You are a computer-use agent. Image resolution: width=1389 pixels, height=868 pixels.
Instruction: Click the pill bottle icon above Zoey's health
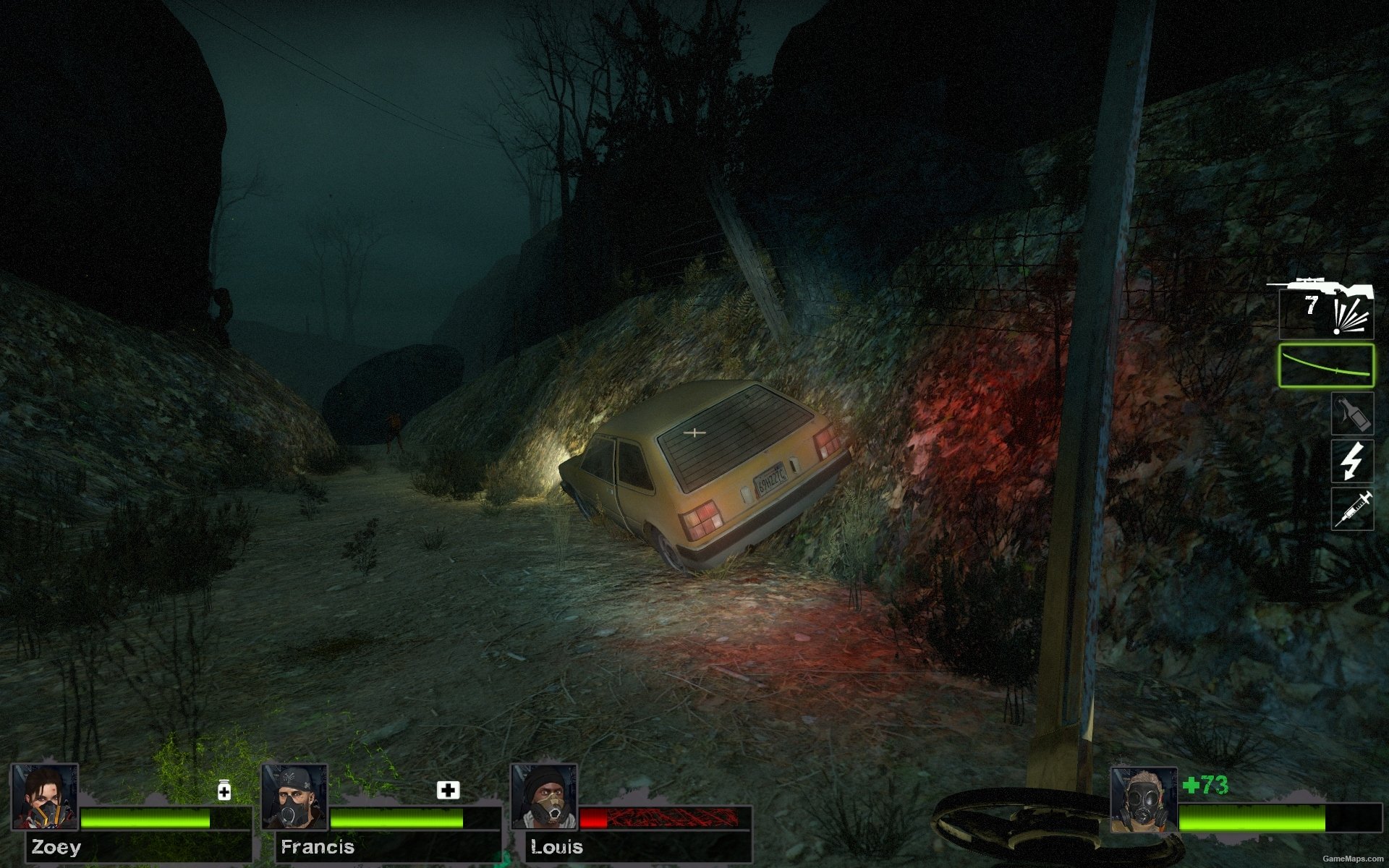[224, 790]
